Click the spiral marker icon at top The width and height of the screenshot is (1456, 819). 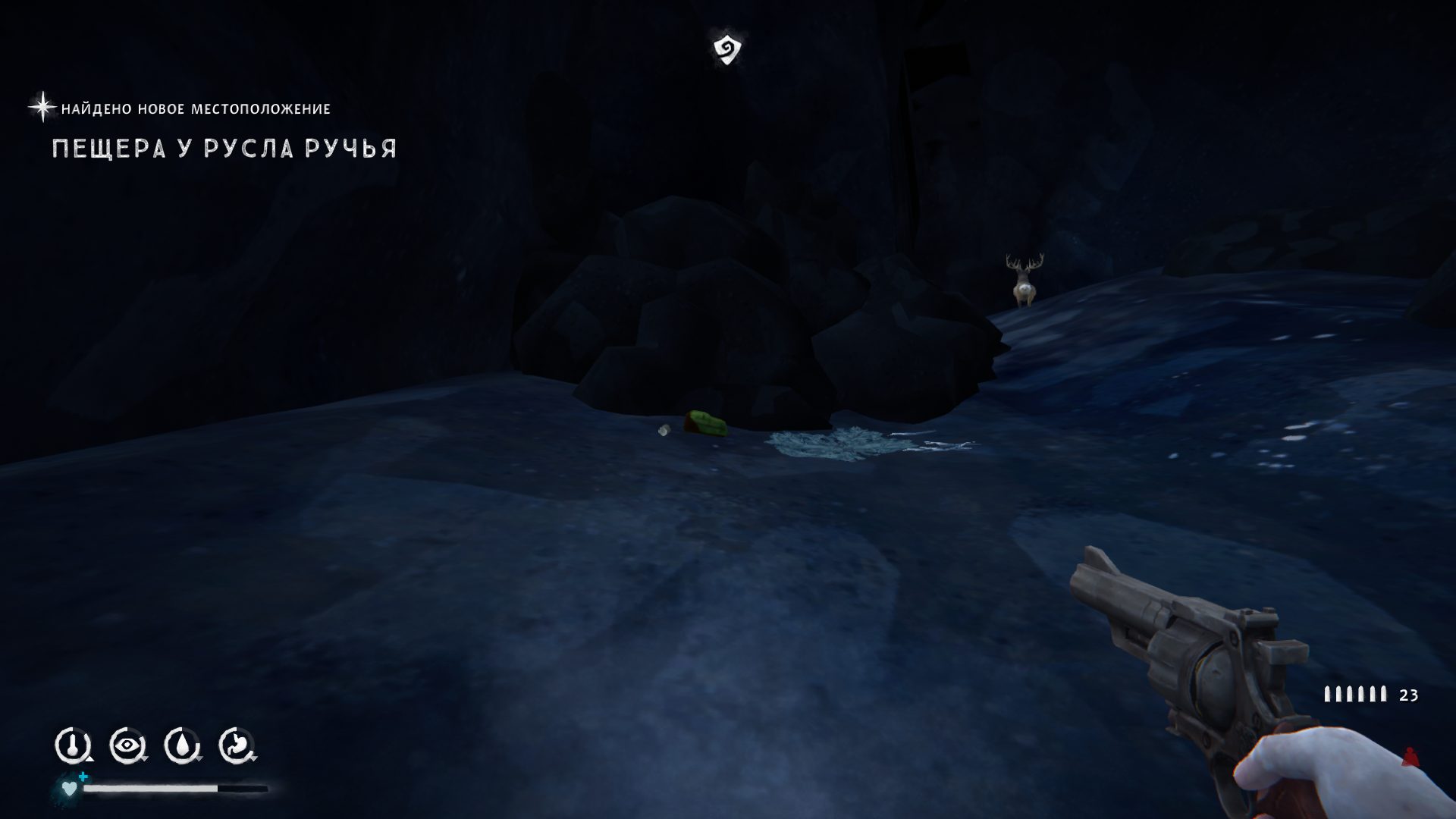[x=726, y=49]
